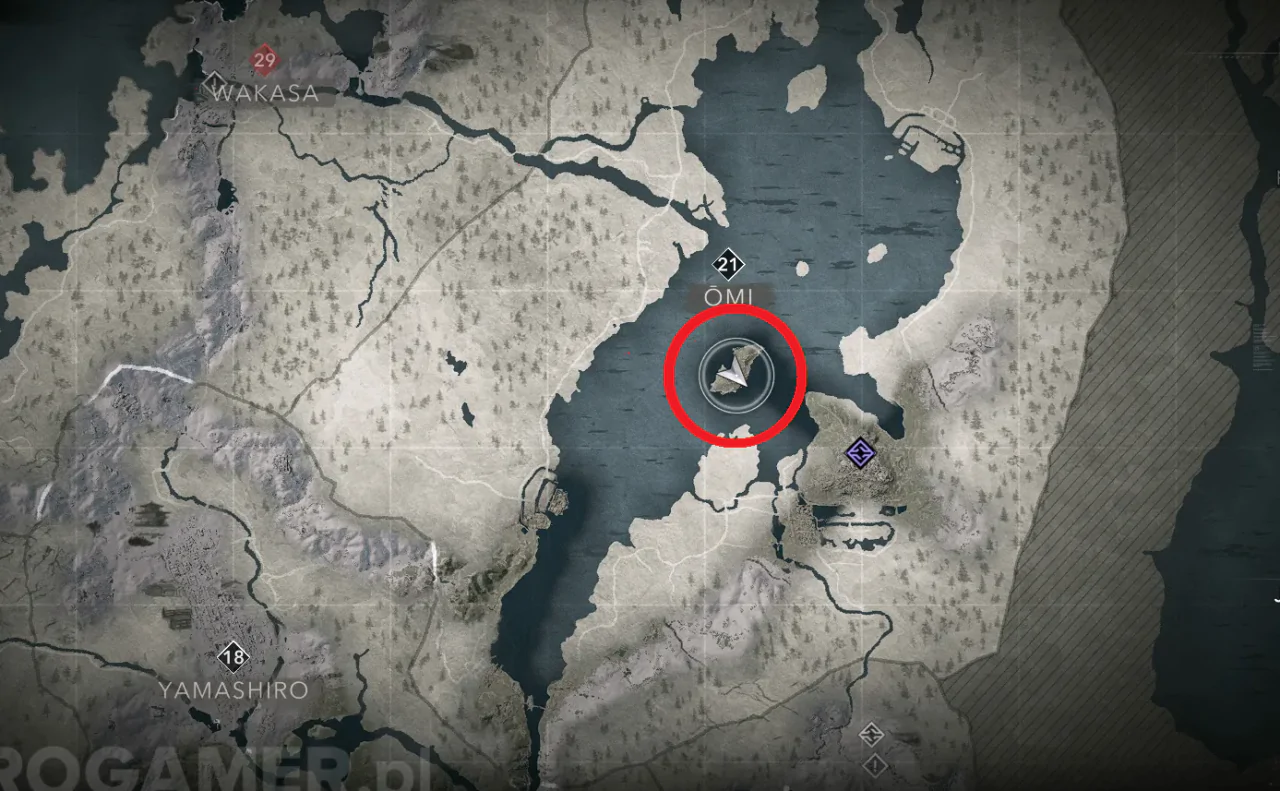Click the player position arrow marker
The image size is (1280, 791).
point(736,375)
